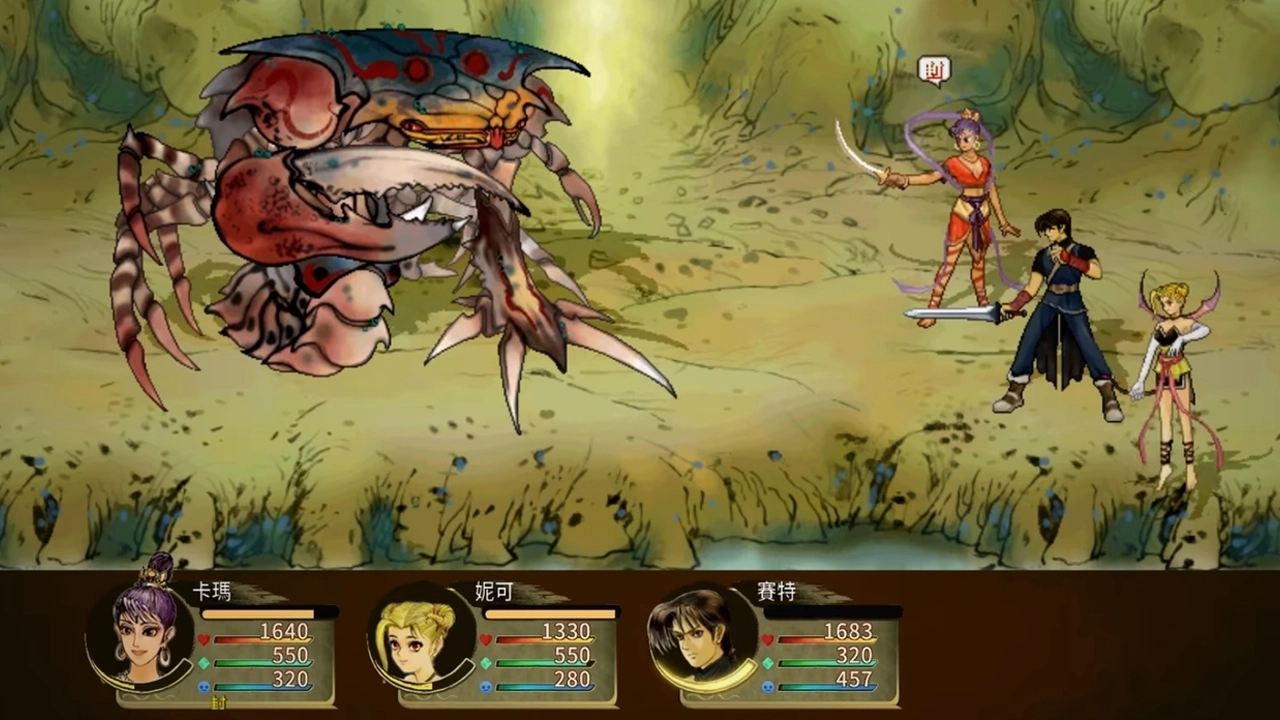1280x720 pixels.
Task: Select 賽特's dark-haired portrait
Action: [x=701, y=636]
